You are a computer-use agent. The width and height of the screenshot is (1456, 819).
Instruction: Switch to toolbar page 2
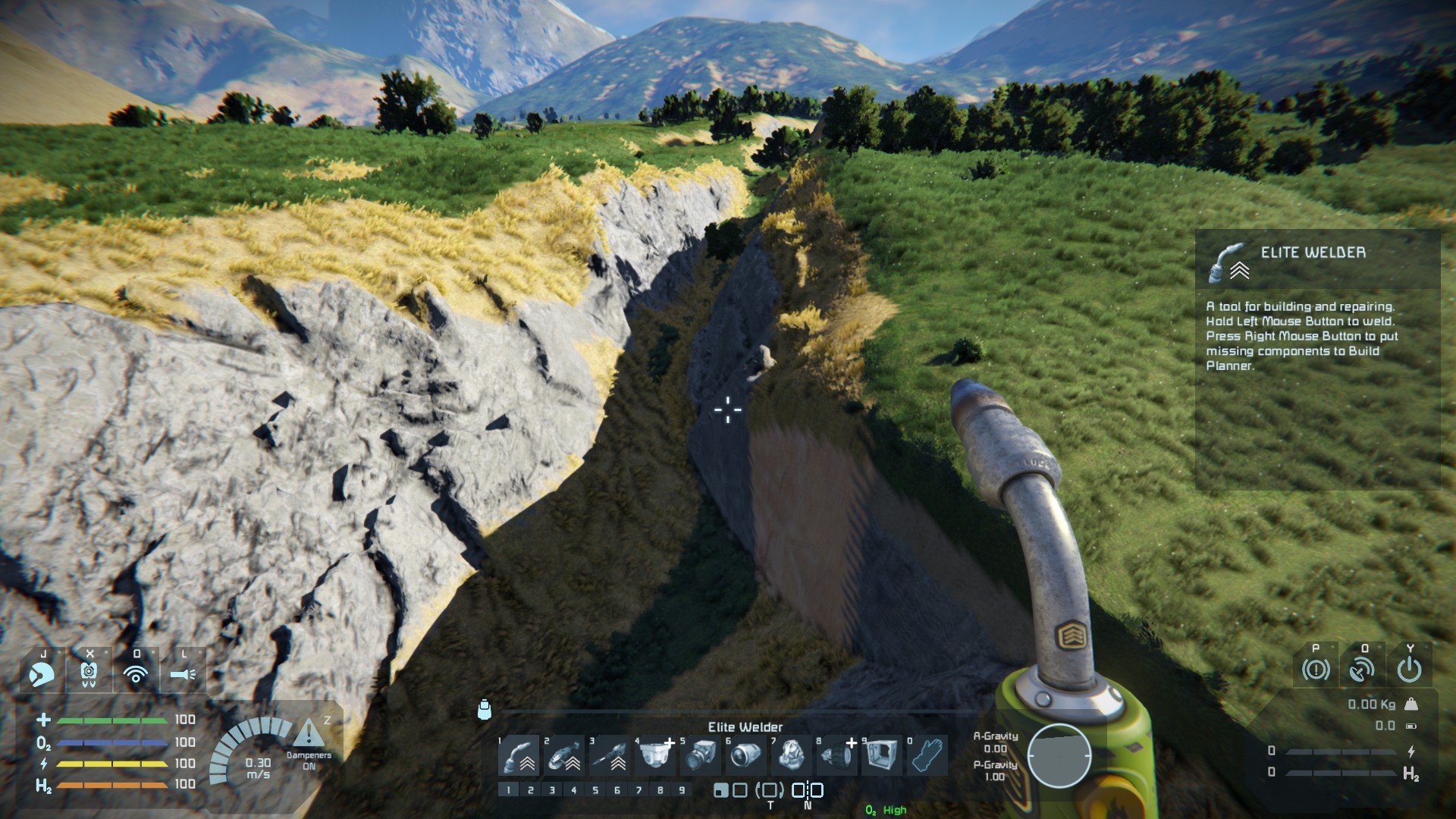tap(531, 790)
